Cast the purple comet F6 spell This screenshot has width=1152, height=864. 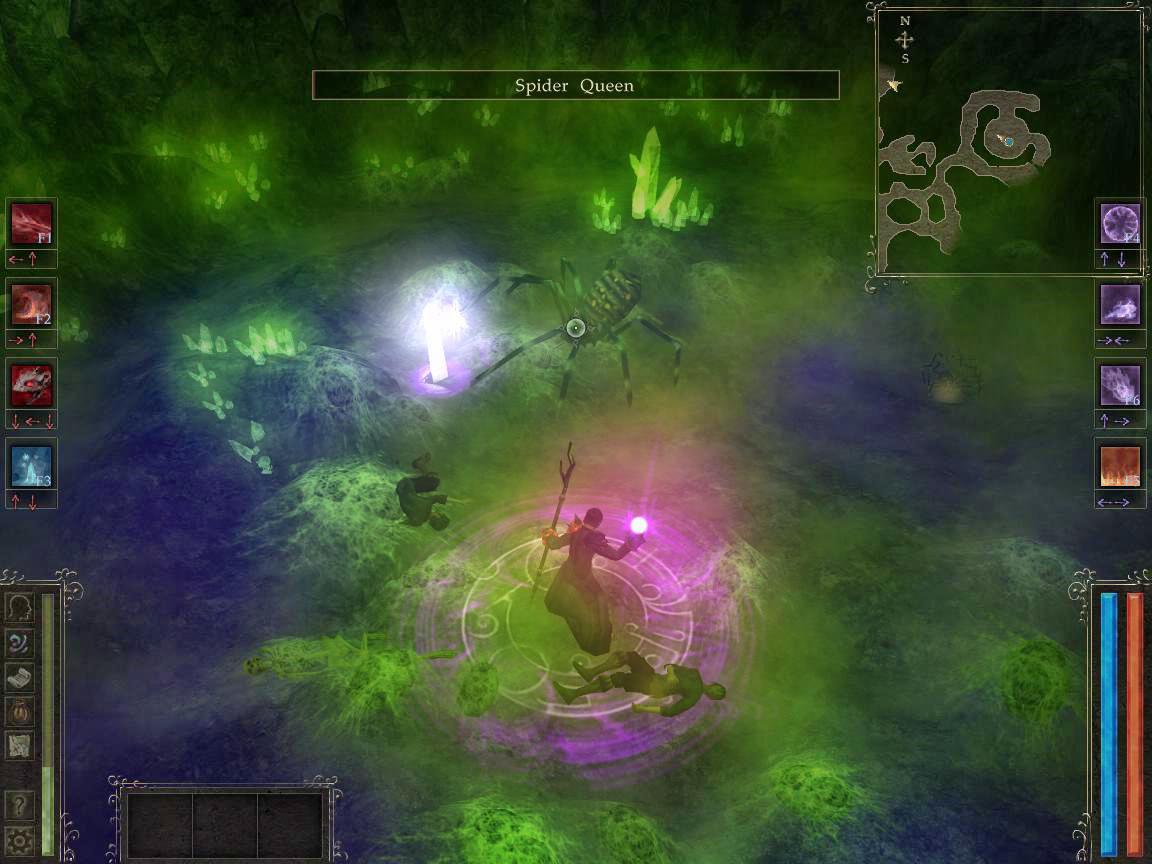click(1120, 385)
